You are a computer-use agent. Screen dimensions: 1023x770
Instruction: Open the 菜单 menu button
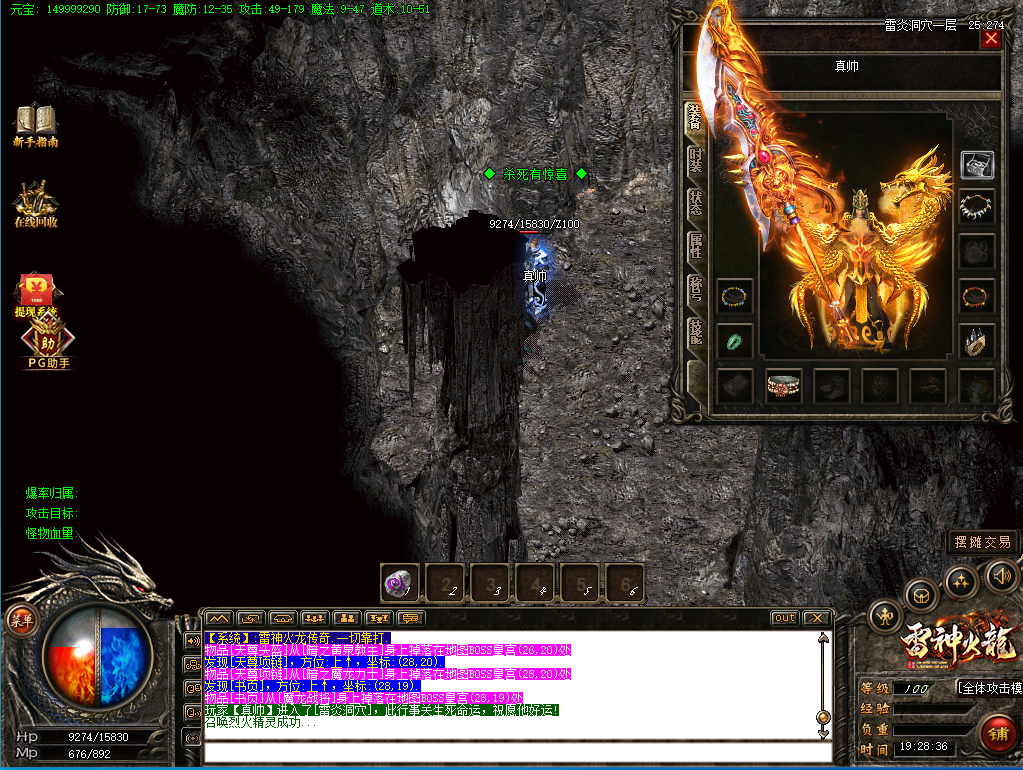(22, 620)
